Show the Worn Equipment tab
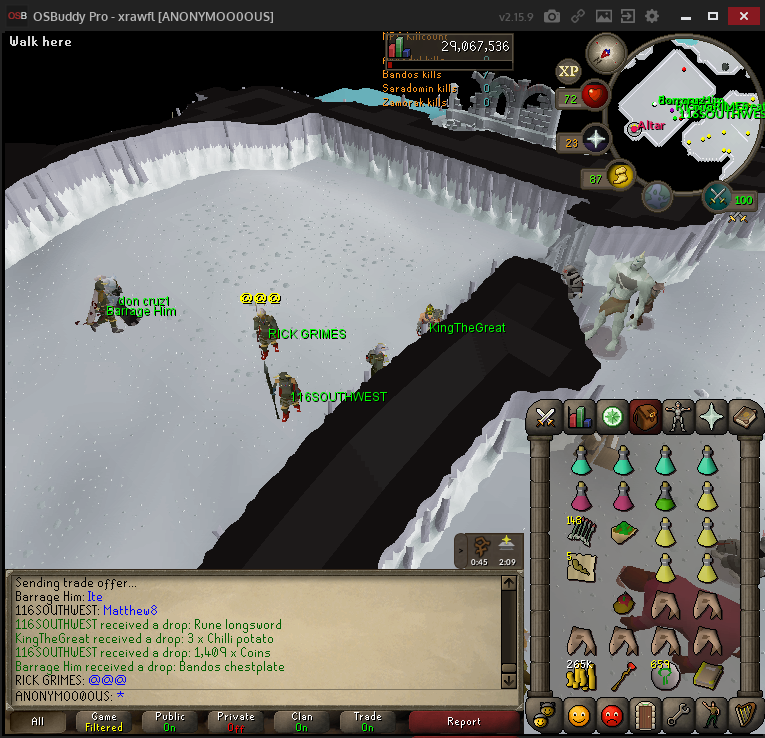The image size is (765, 738). 679,416
